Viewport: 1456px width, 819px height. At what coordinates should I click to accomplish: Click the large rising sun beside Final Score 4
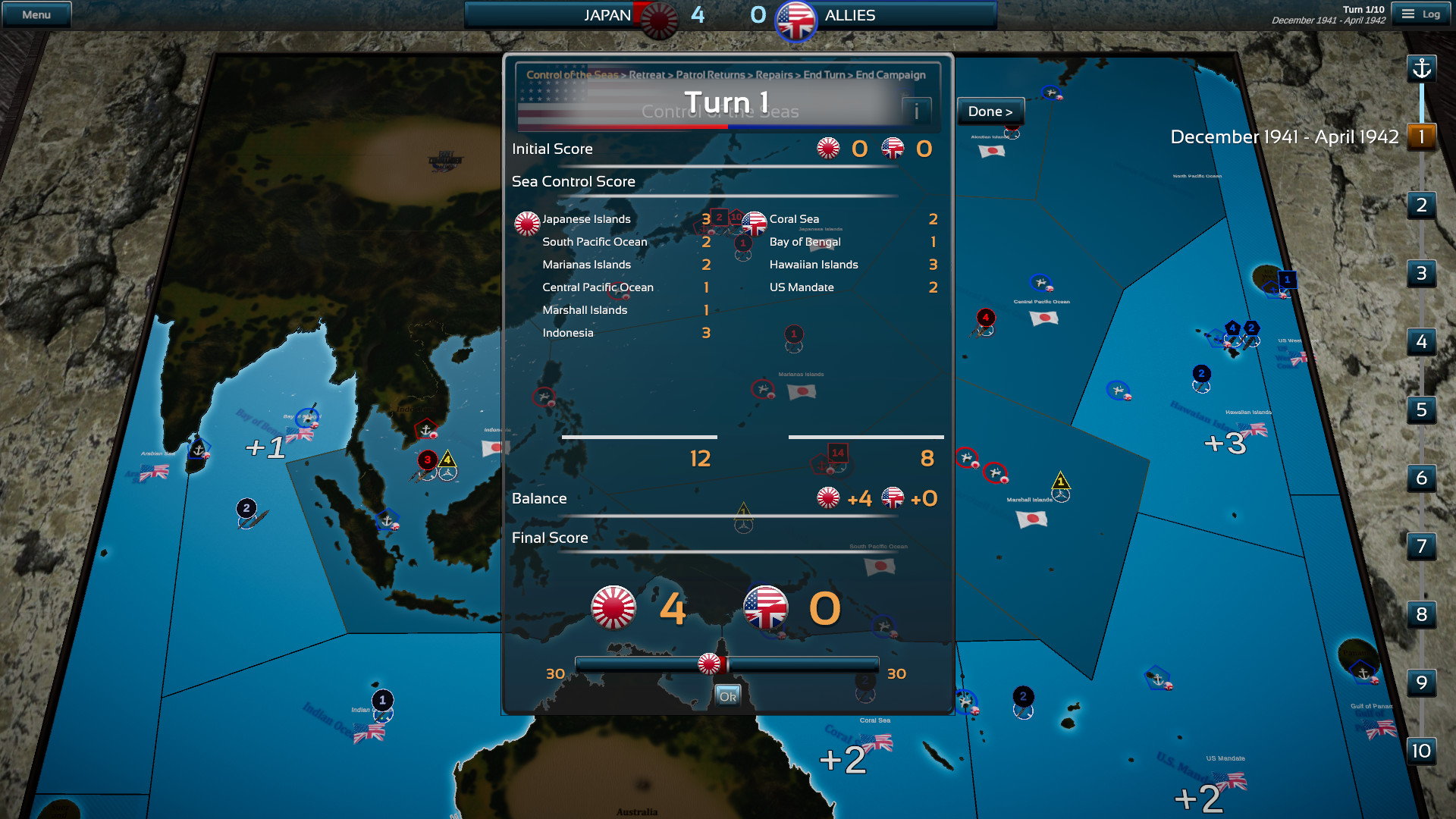coord(614,607)
